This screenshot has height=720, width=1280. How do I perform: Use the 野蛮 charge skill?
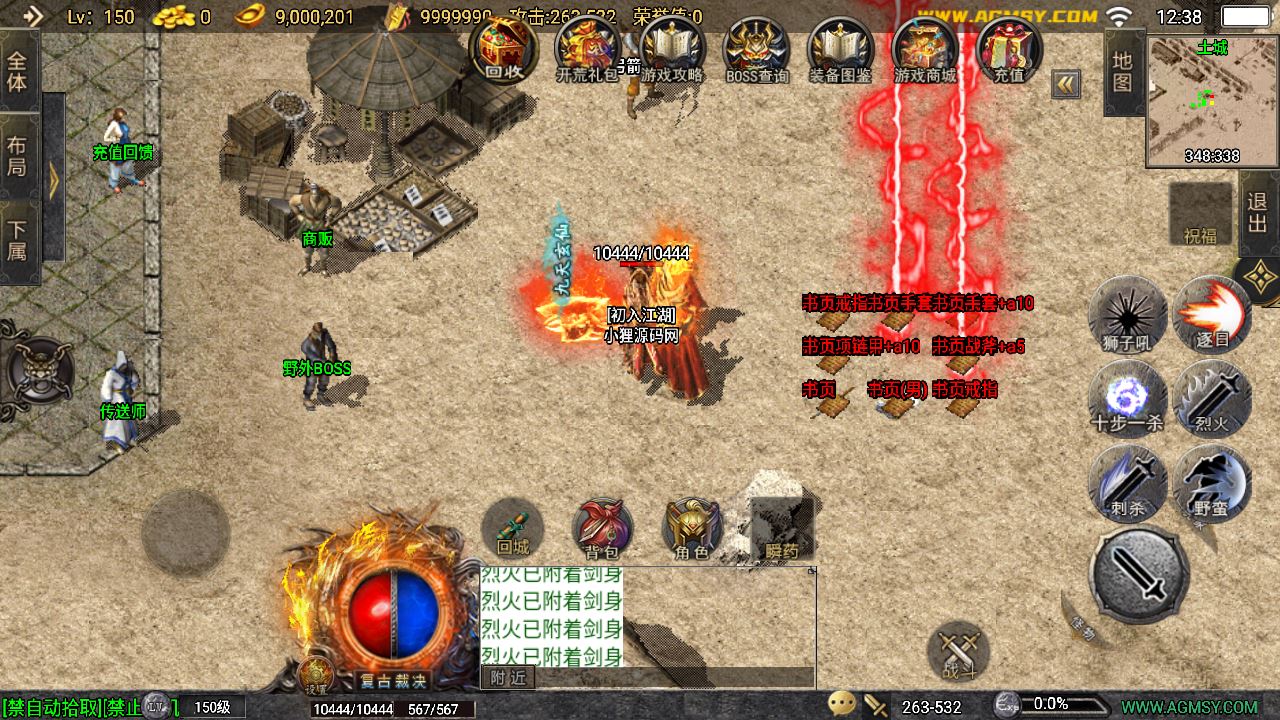coord(1211,482)
